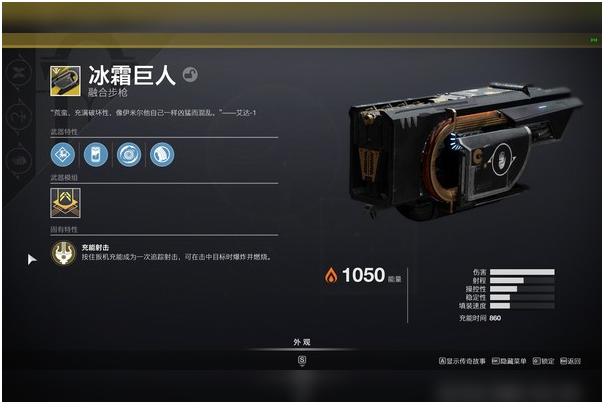Inspect the 充能射击 intrinsic trait icon

65,251
